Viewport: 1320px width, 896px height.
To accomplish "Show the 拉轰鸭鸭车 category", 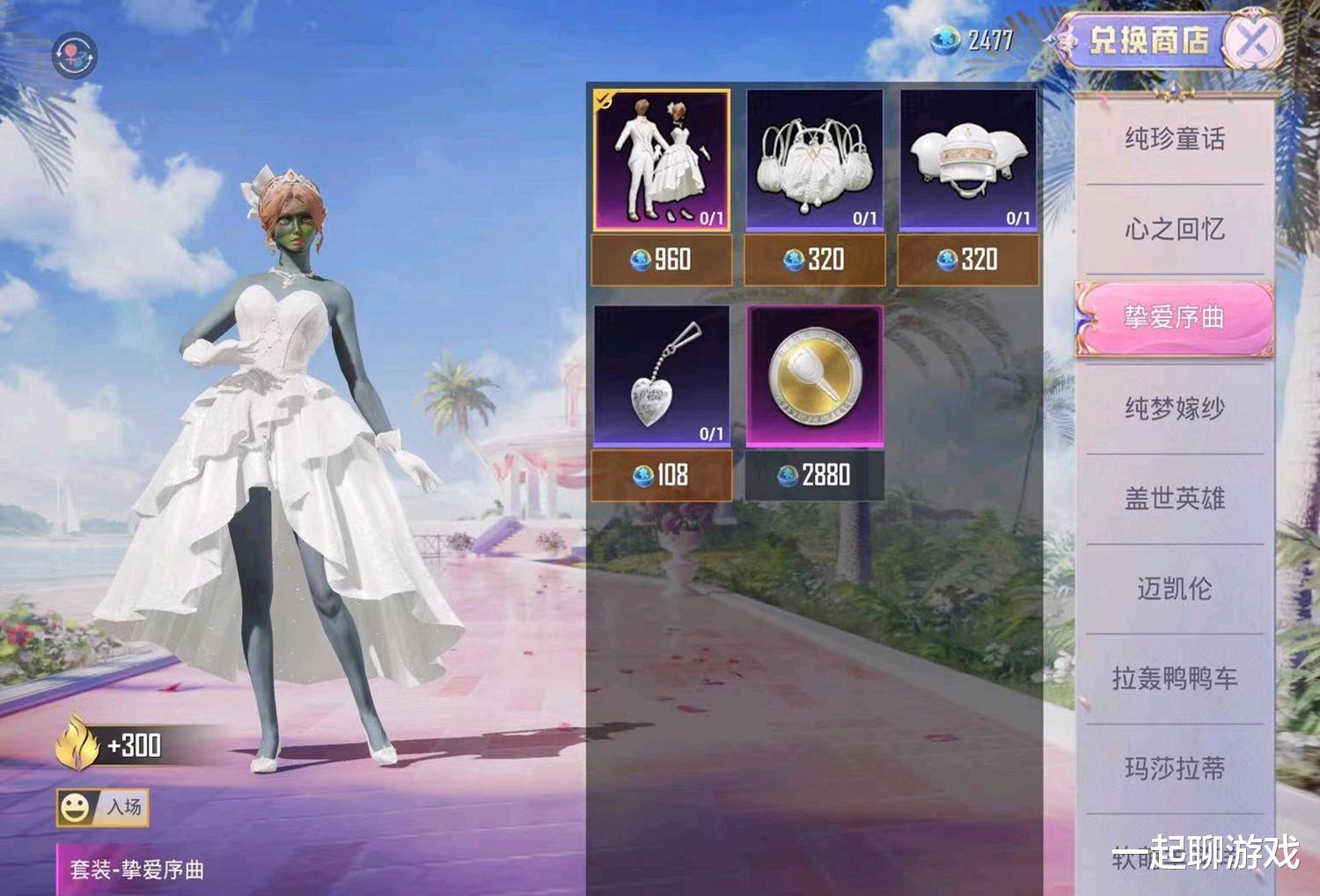I will (x=1174, y=679).
